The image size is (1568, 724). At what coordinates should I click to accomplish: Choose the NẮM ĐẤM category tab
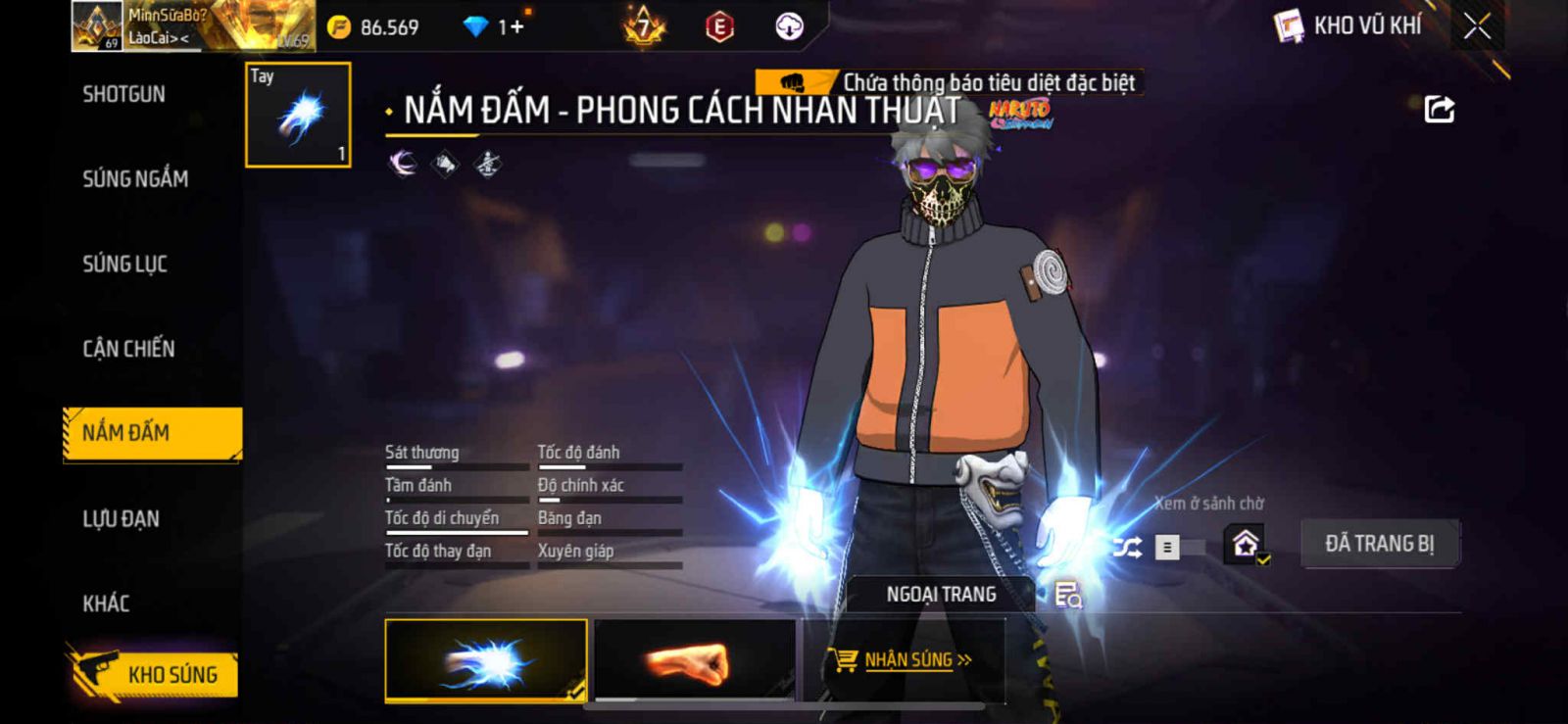coord(151,433)
